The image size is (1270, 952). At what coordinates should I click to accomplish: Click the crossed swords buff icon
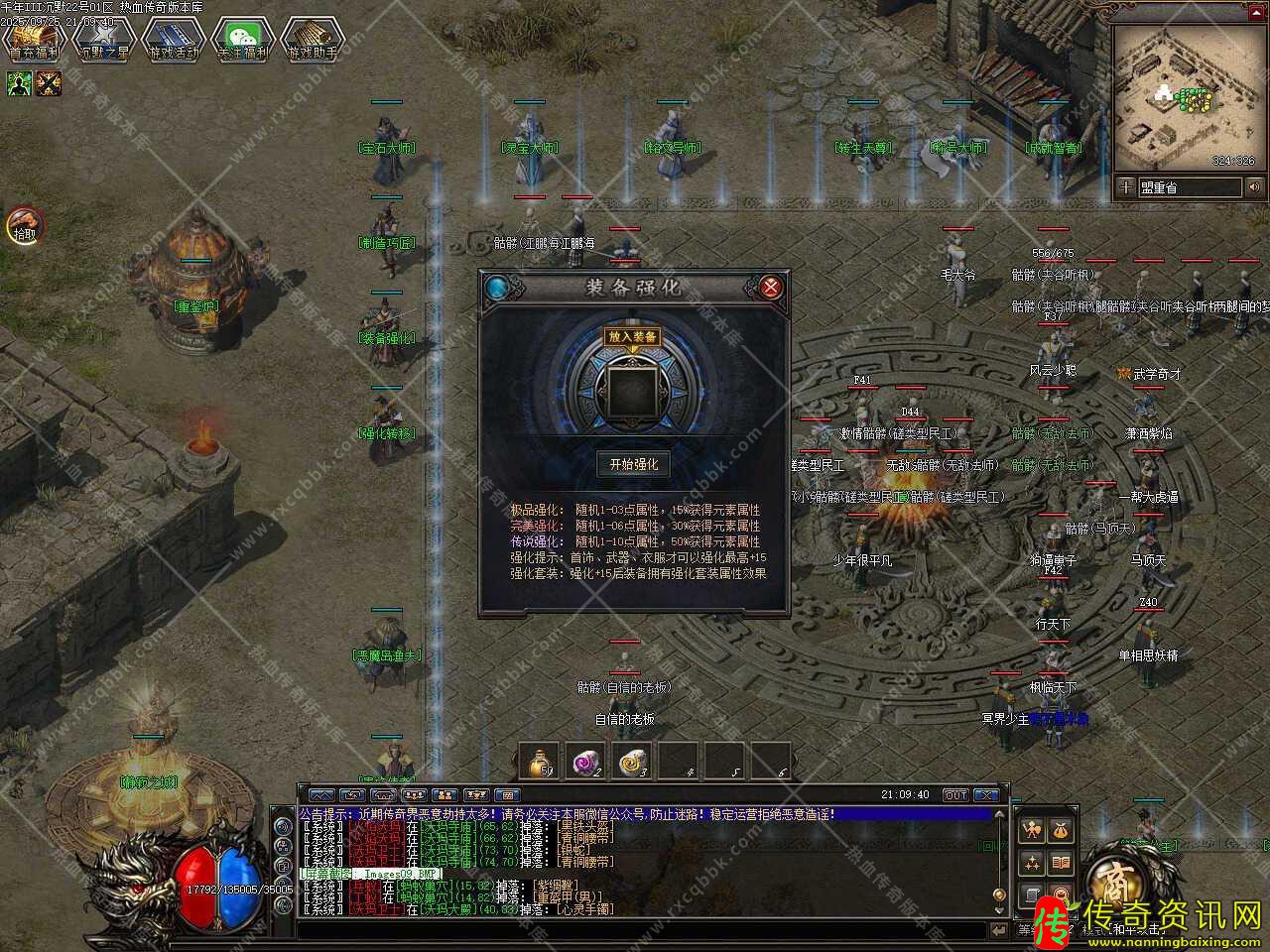49,84
